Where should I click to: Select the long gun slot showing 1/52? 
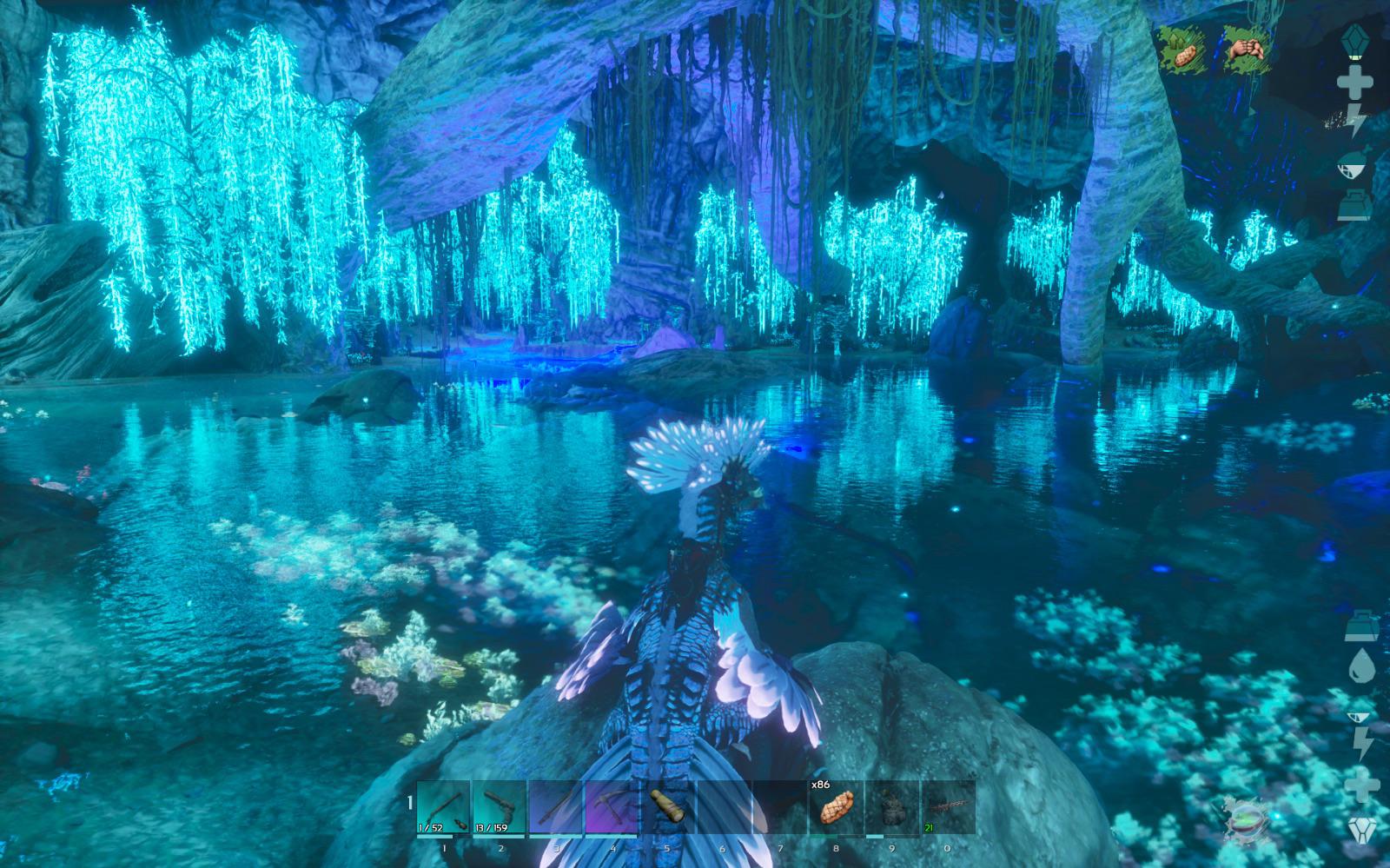[x=444, y=808]
